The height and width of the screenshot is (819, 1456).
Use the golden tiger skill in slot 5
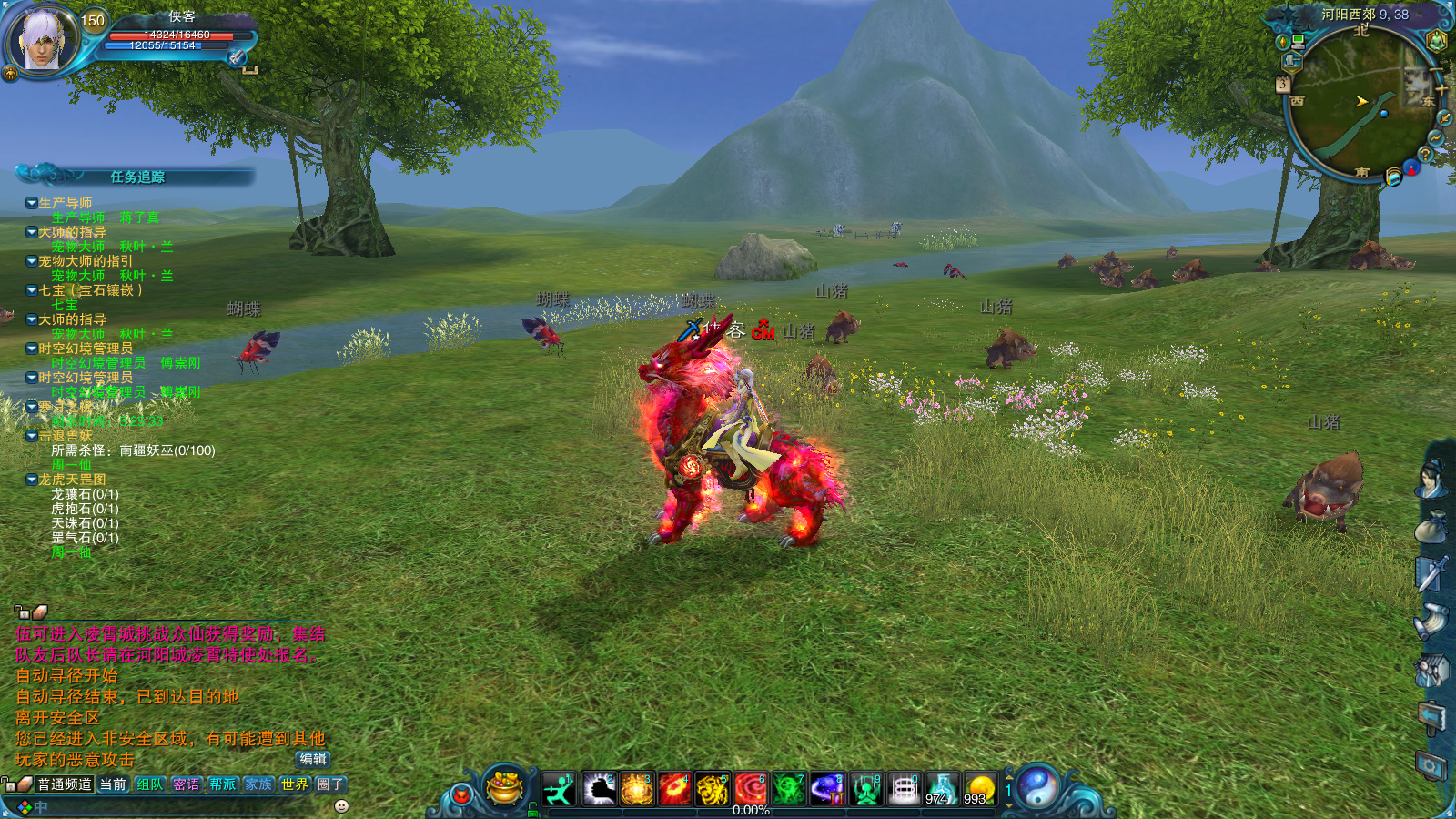[x=713, y=789]
